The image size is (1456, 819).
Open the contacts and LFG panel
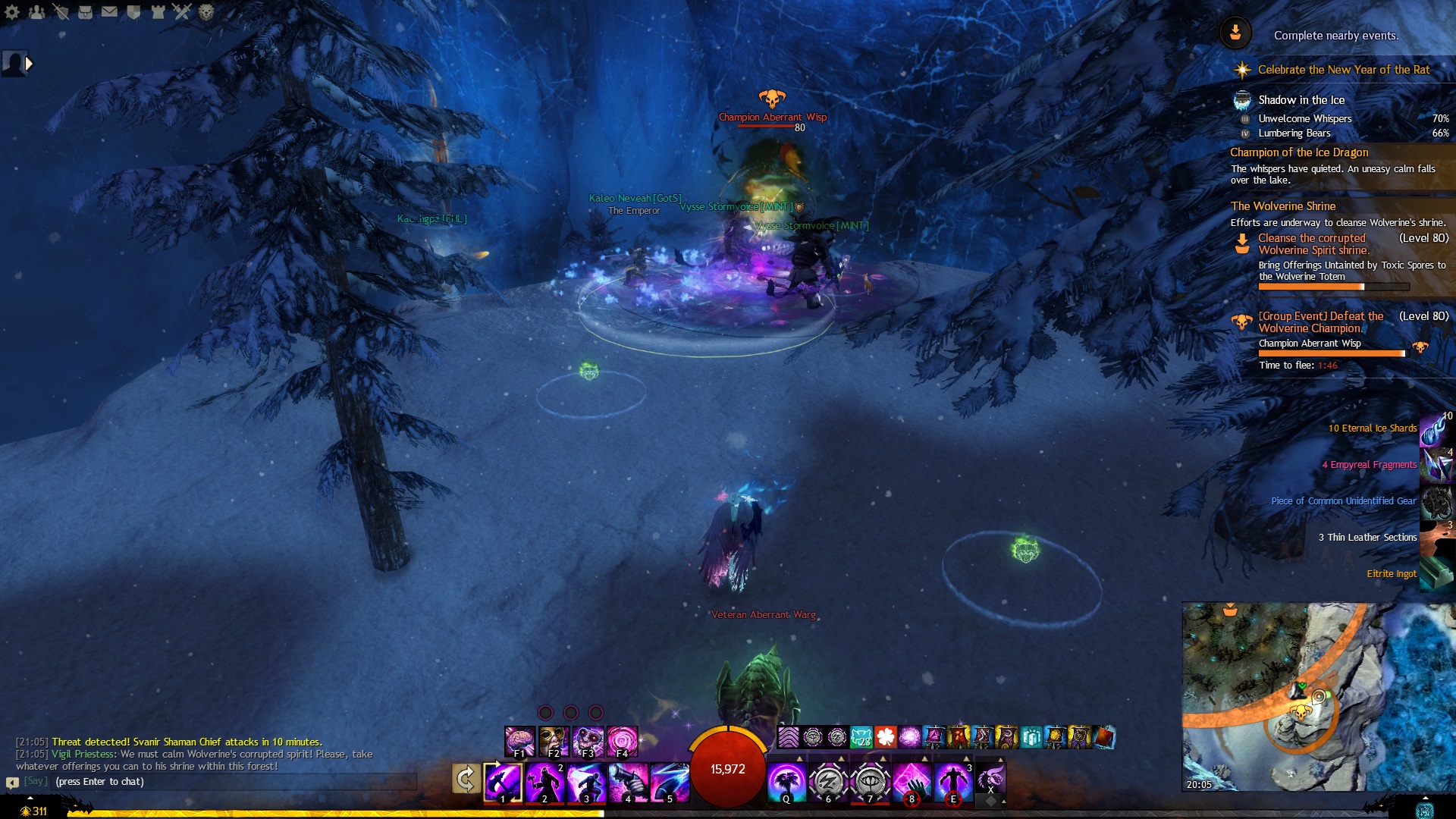(x=36, y=11)
